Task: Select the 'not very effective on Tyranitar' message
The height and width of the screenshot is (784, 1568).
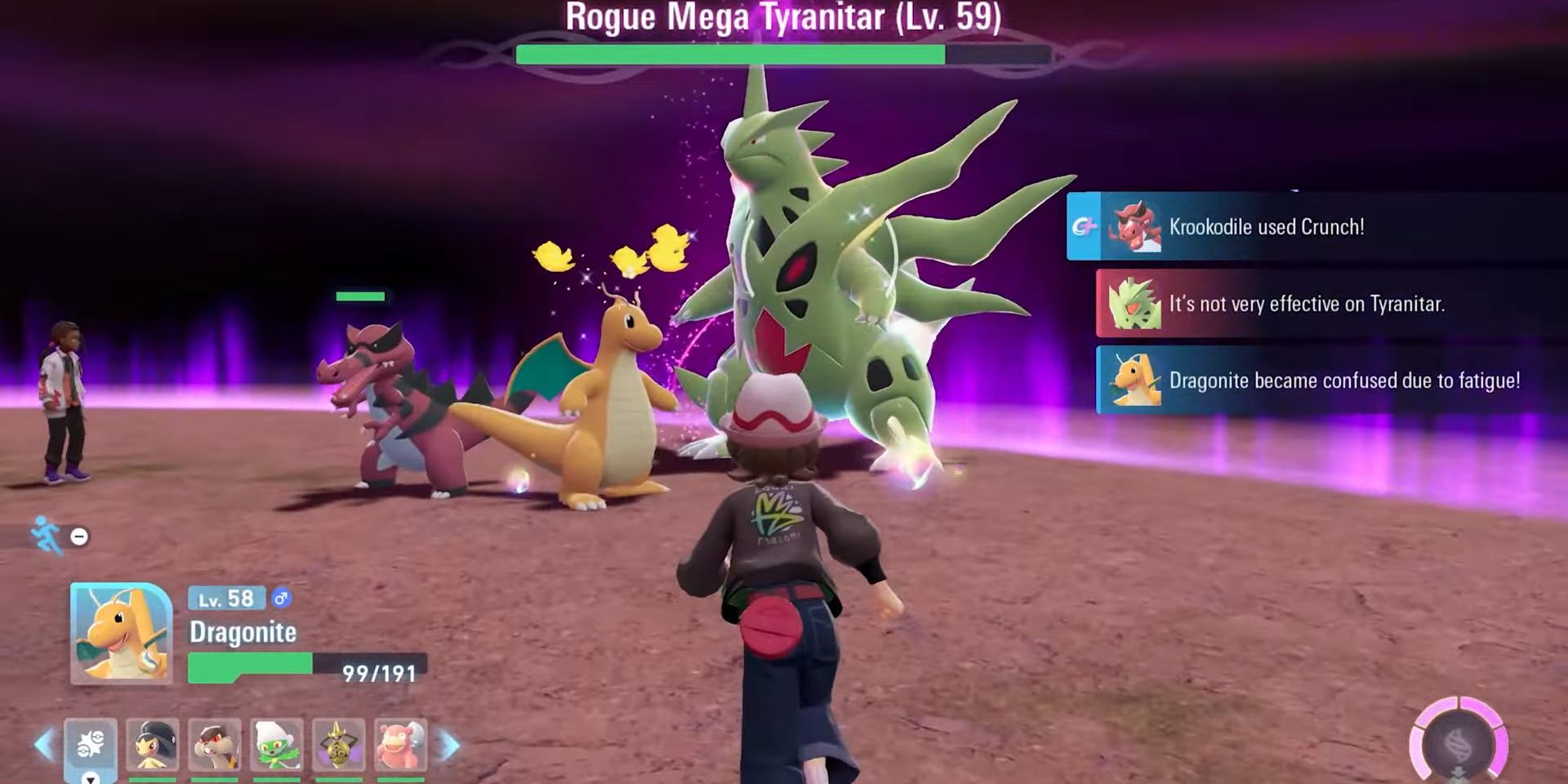Action: (1330, 304)
